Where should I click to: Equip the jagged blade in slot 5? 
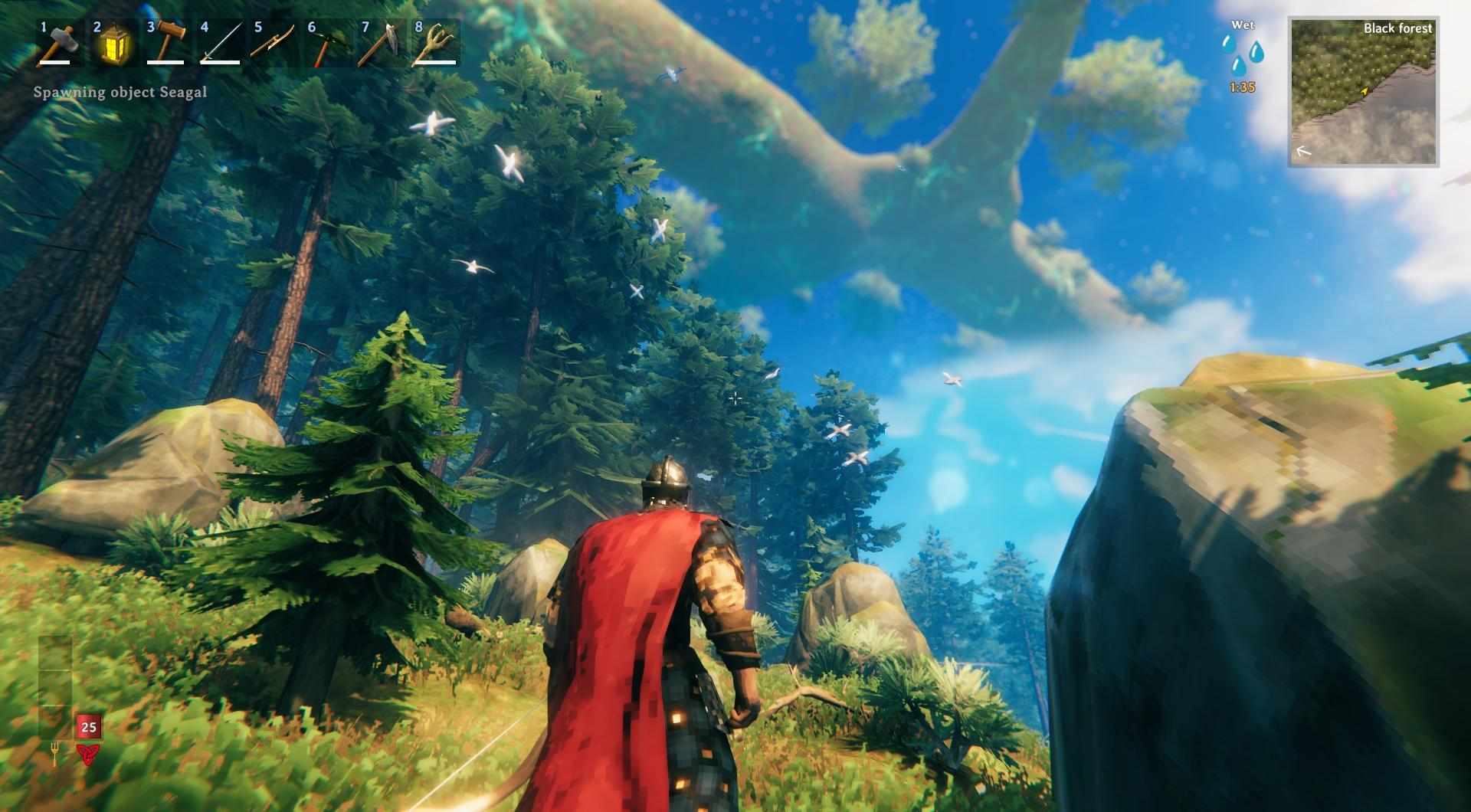point(273,43)
